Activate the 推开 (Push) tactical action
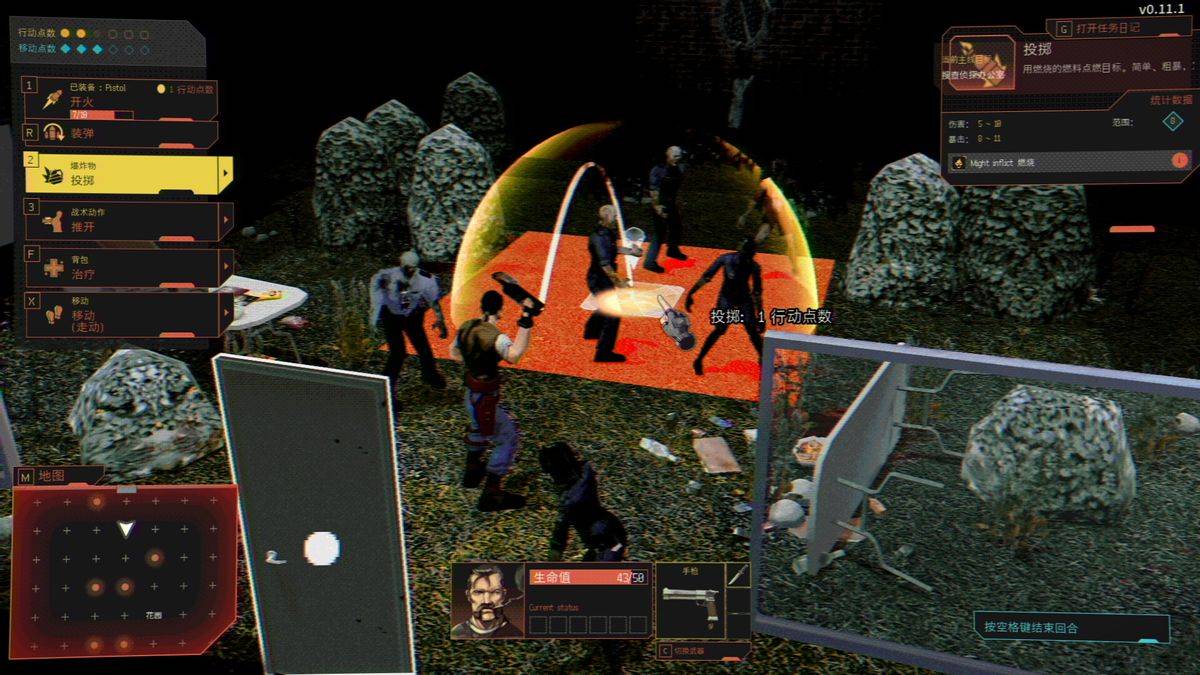1200x675 pixels. (120, 221)
